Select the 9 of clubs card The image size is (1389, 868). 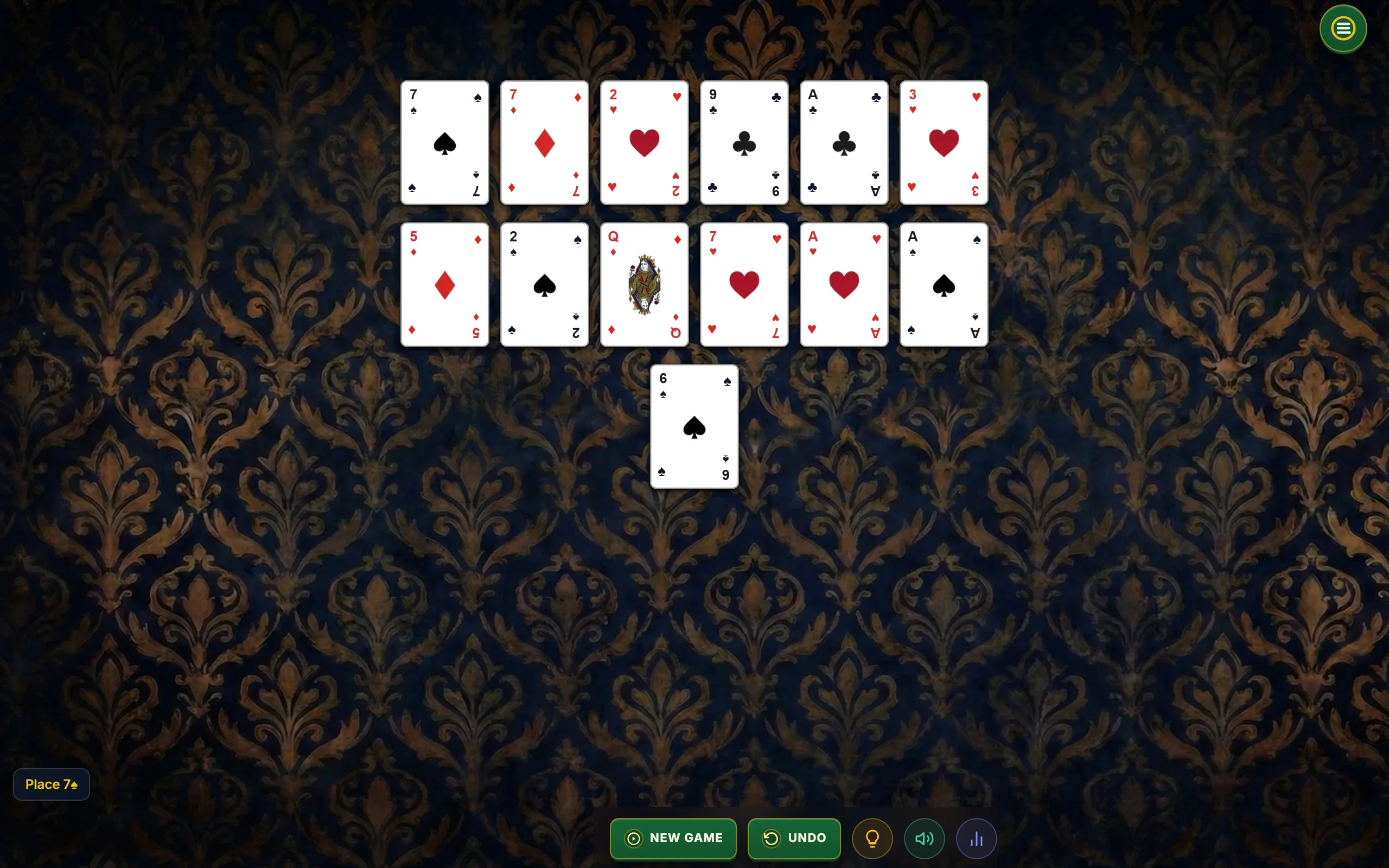coord(743,142)
